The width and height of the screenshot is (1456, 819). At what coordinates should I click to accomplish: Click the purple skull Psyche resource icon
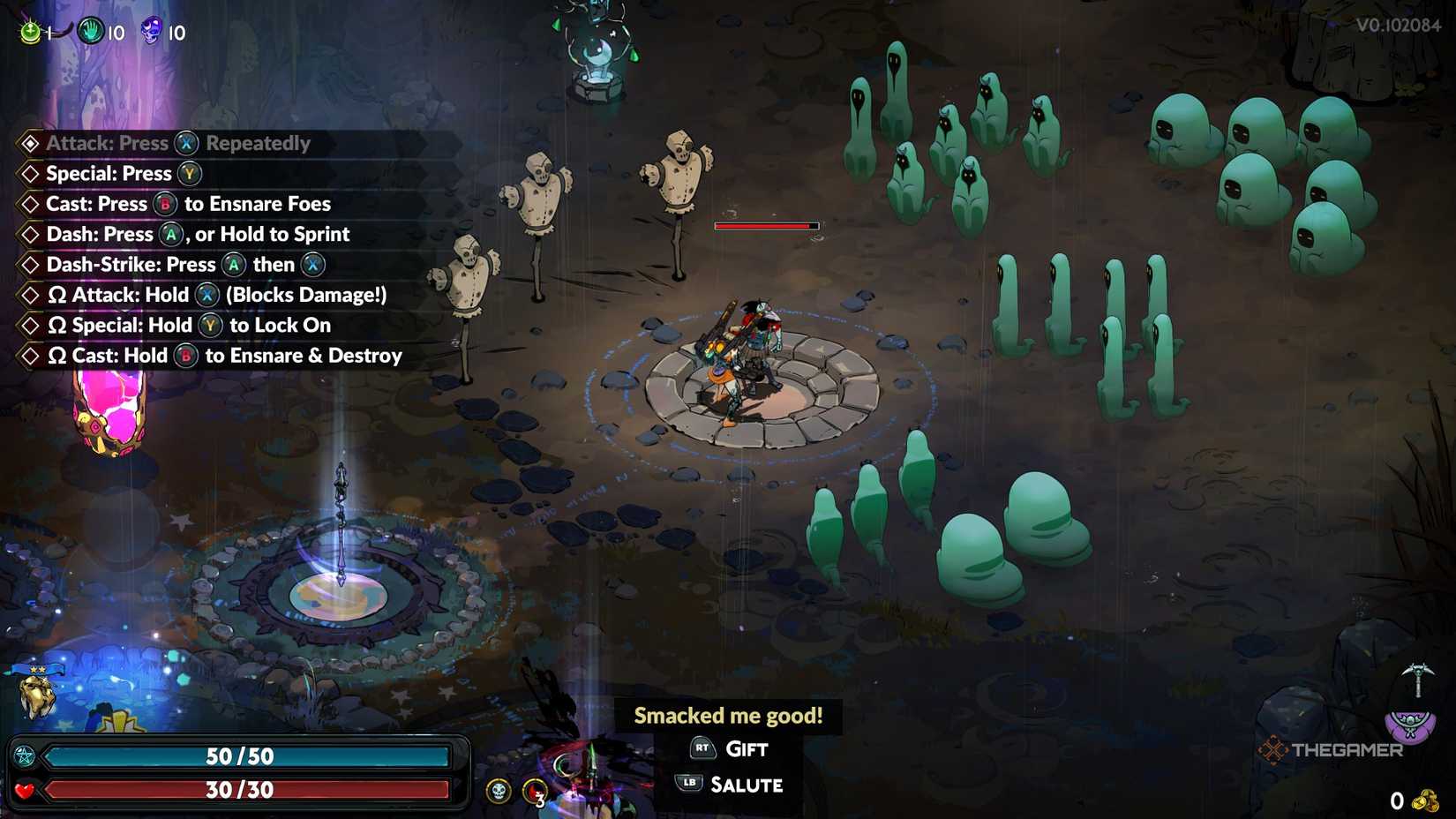[x=152, y=32]
